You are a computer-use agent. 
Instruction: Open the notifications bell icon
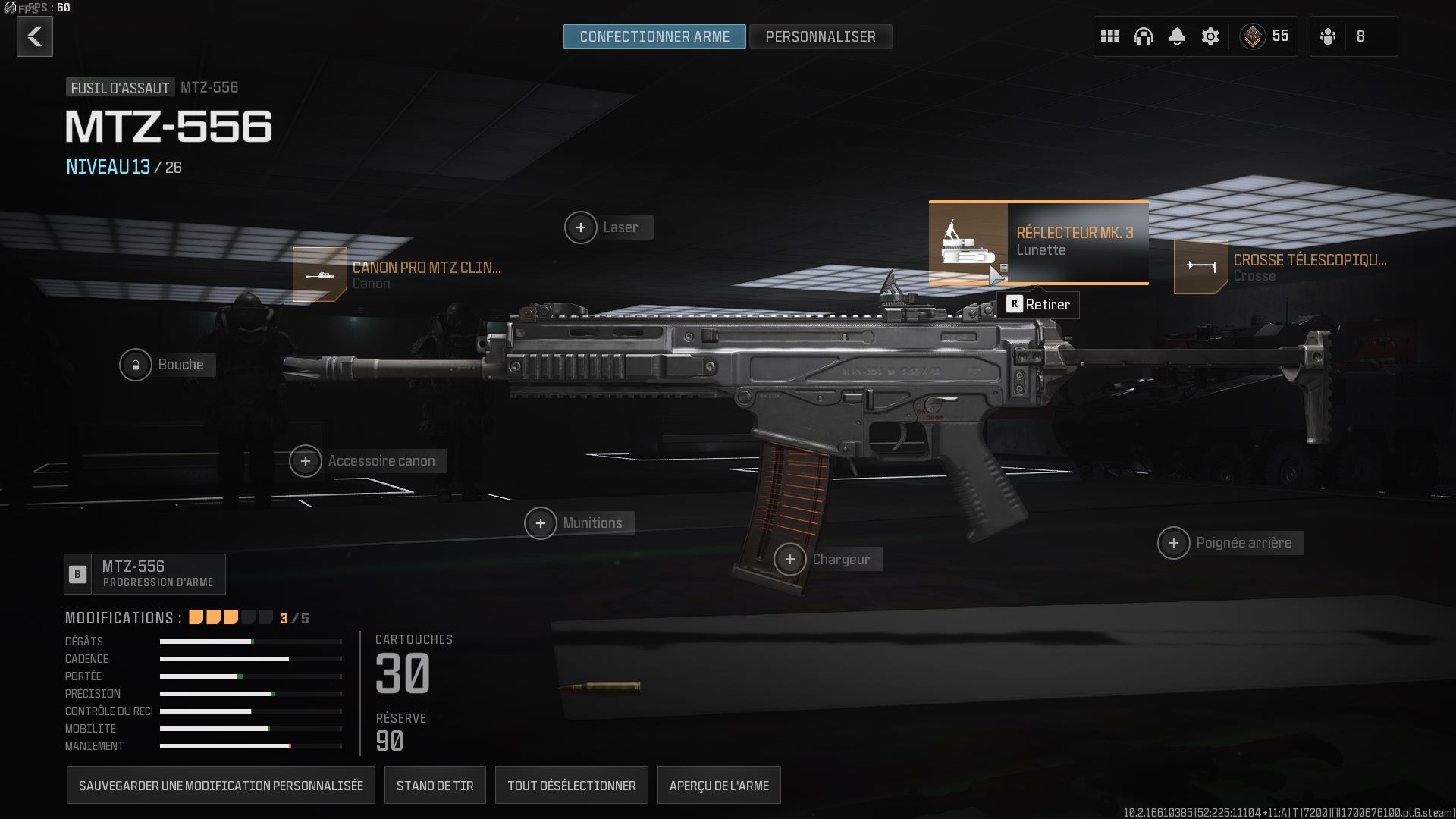1177,36
